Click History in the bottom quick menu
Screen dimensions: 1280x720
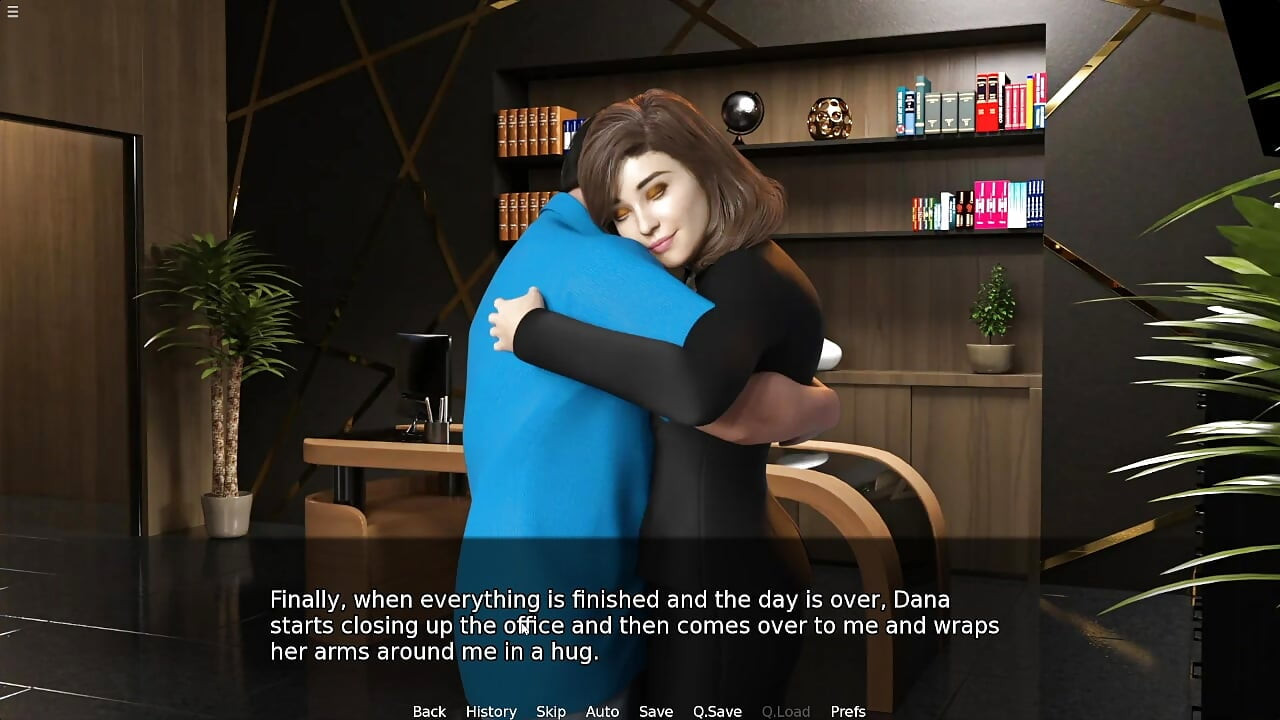click(491, 711)
